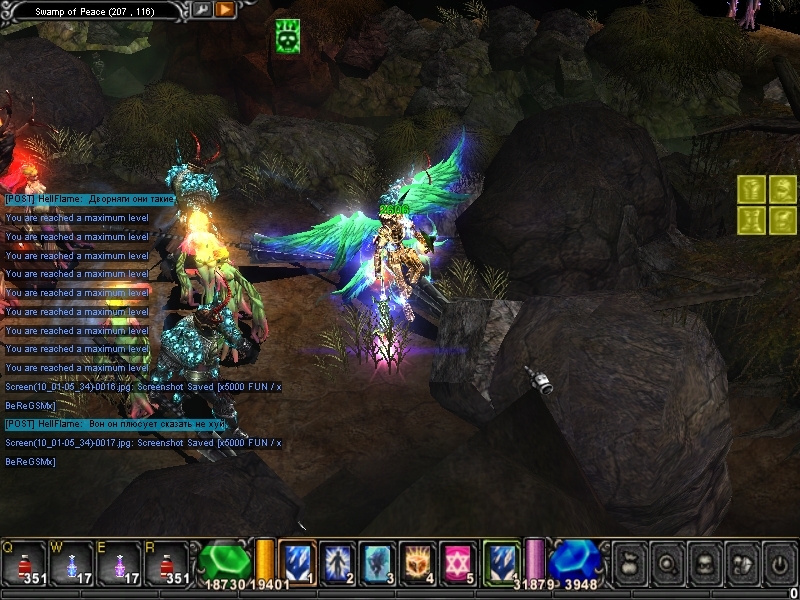Click the top-left yellow rune tile
Image resolution: width=800 pixels, height=600 pixels.
(x=752, y=188)
